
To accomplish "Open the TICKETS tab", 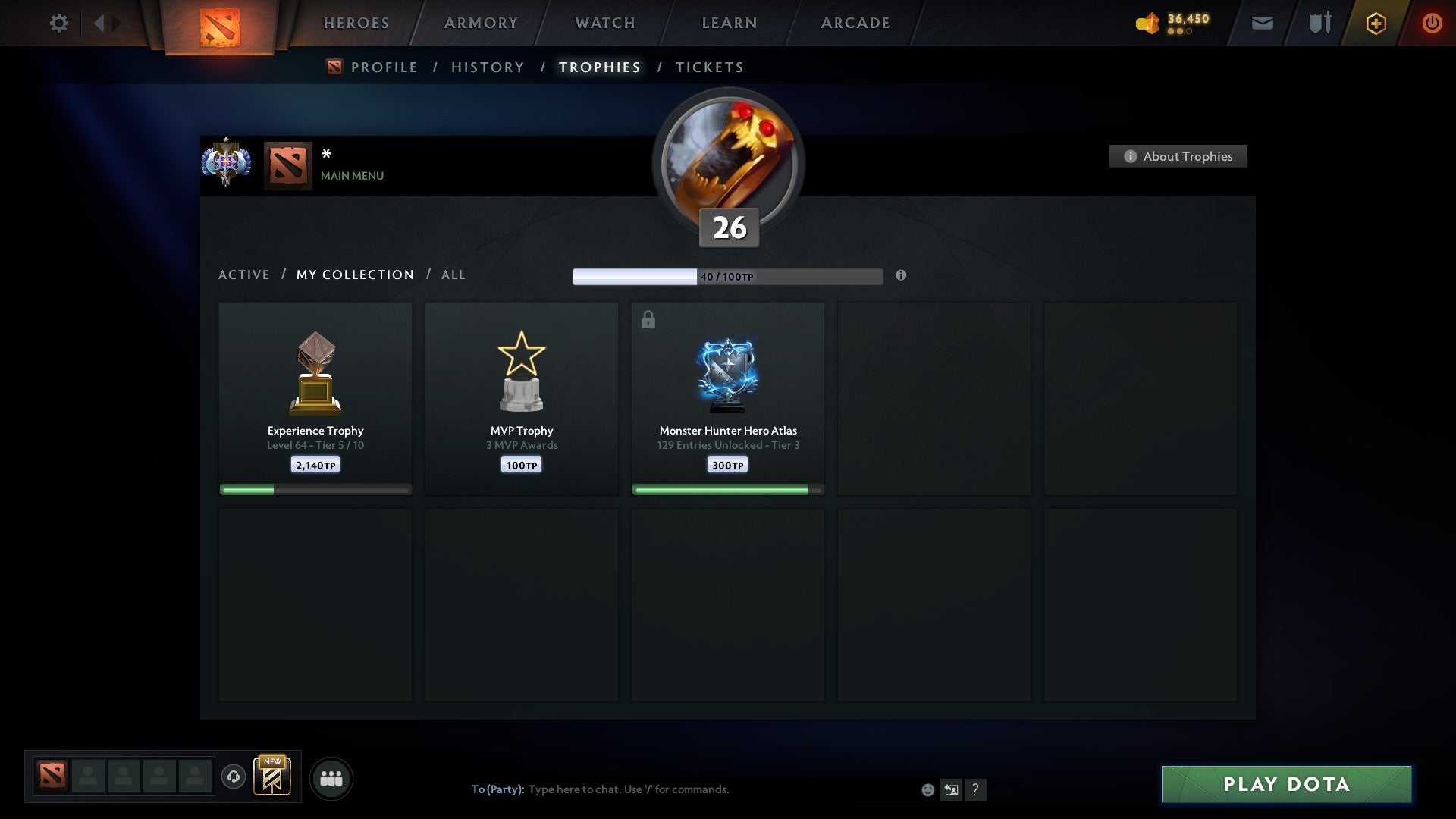I will pyautogui.click(x=709, y=67).
